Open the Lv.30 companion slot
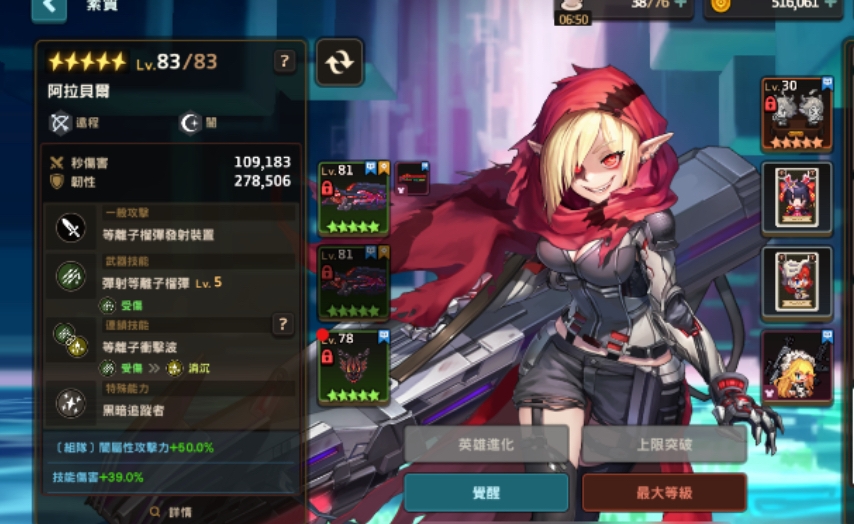854x524 pixels. point(796,114)
